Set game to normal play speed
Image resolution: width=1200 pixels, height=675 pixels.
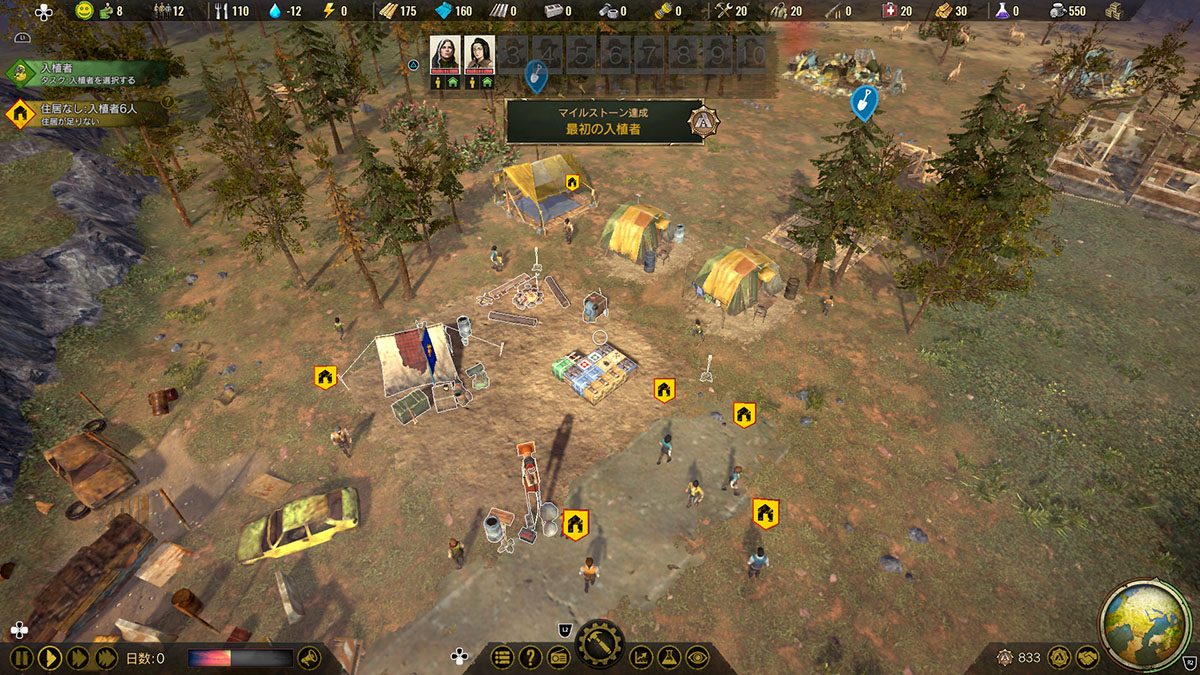click(49, 658)
